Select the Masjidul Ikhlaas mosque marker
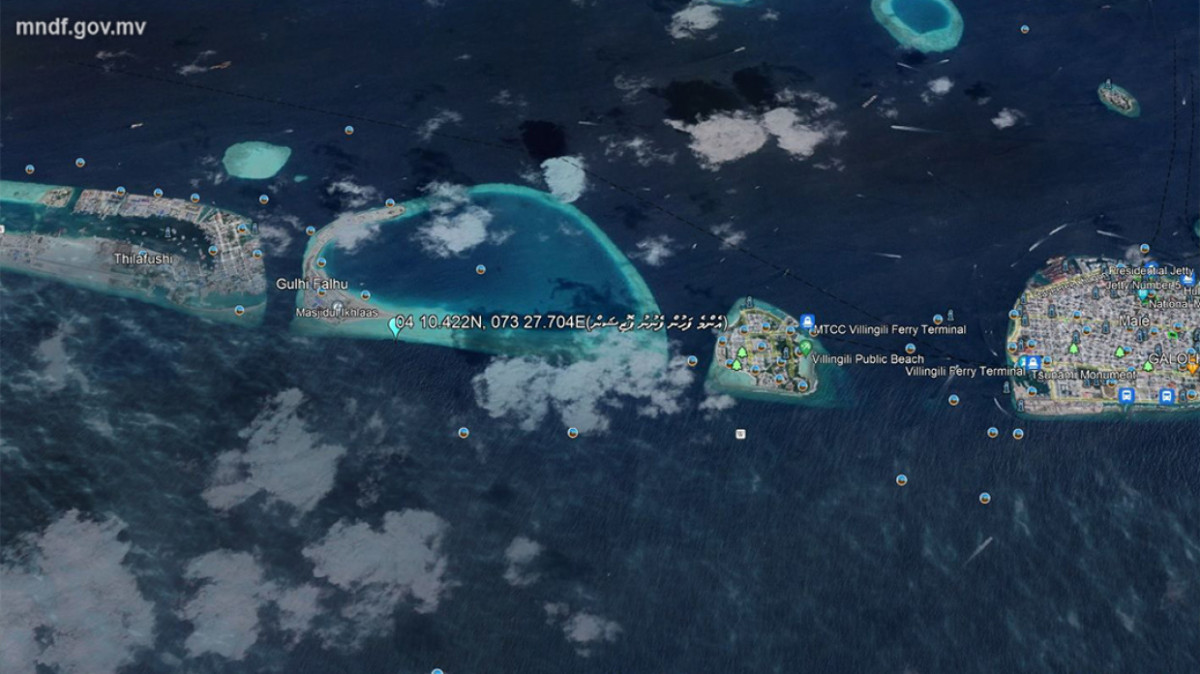The height and width of the screenshot is (674, 1200). [x=337, y=307]
